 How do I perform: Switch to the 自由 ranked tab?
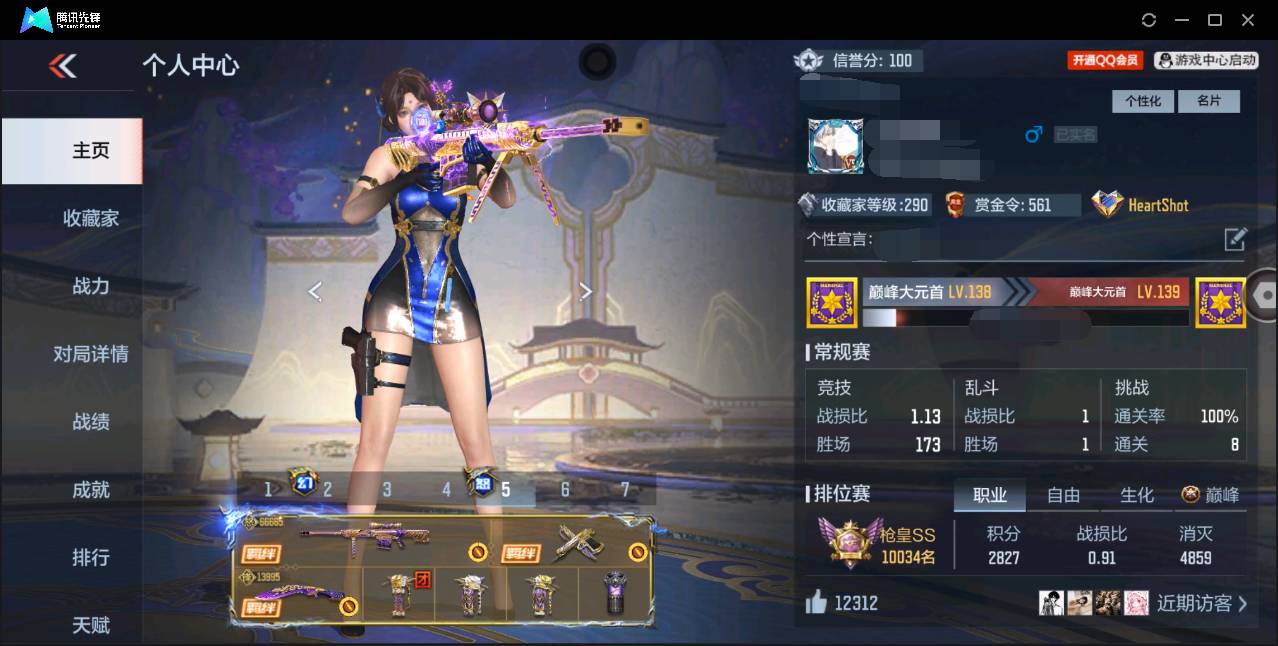tap(1063, 495)
